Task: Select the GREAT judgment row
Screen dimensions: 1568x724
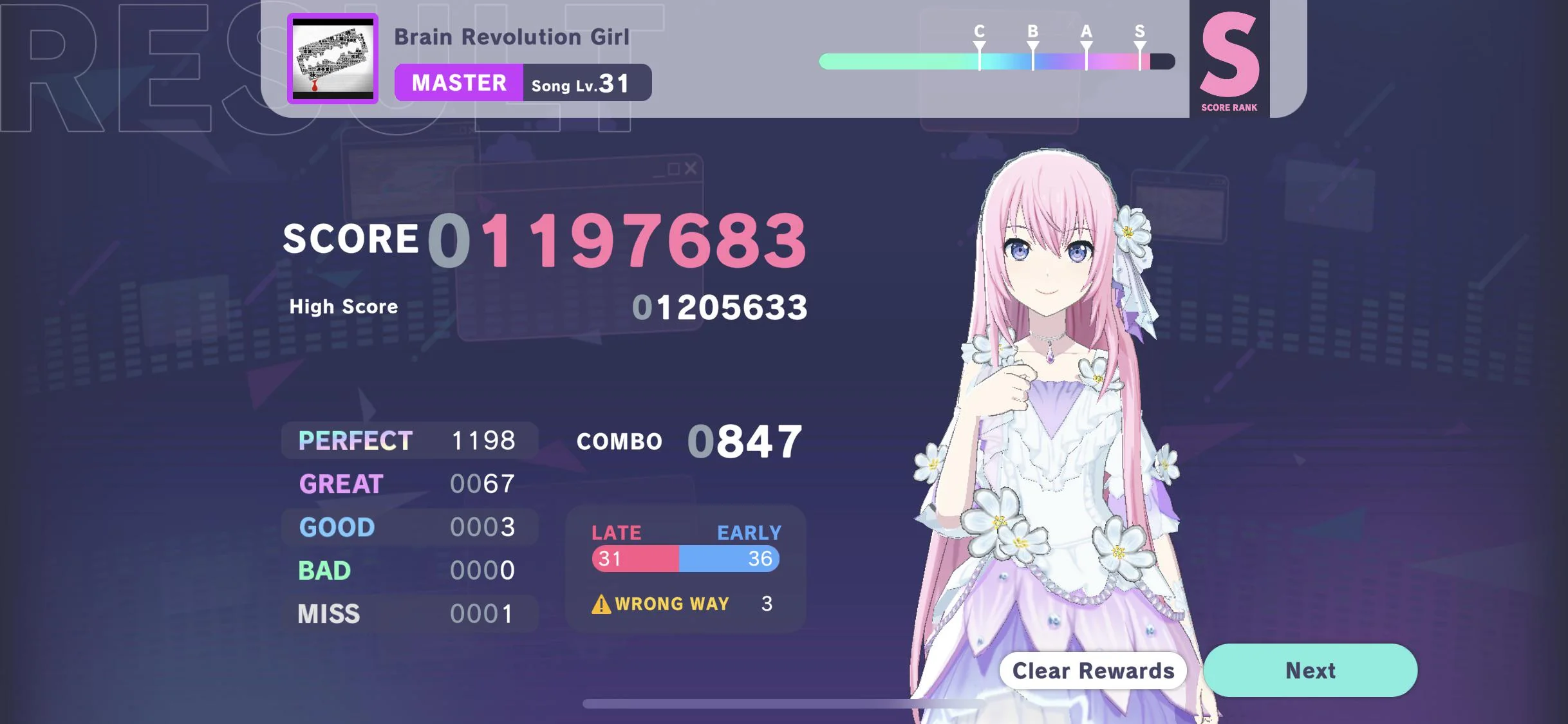Action: point(409,484)
